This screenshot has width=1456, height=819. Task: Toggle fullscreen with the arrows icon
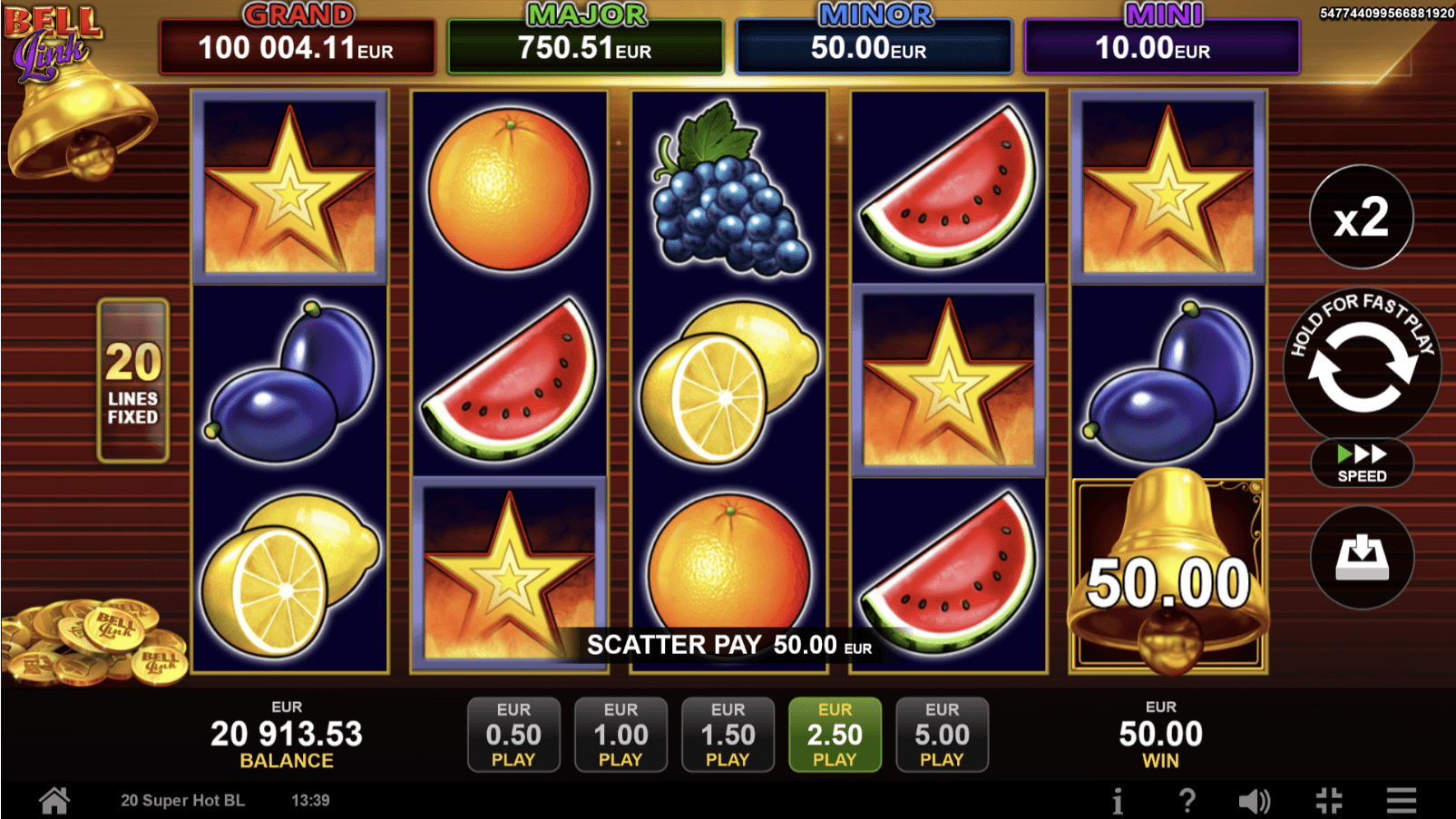(1329, 801)
